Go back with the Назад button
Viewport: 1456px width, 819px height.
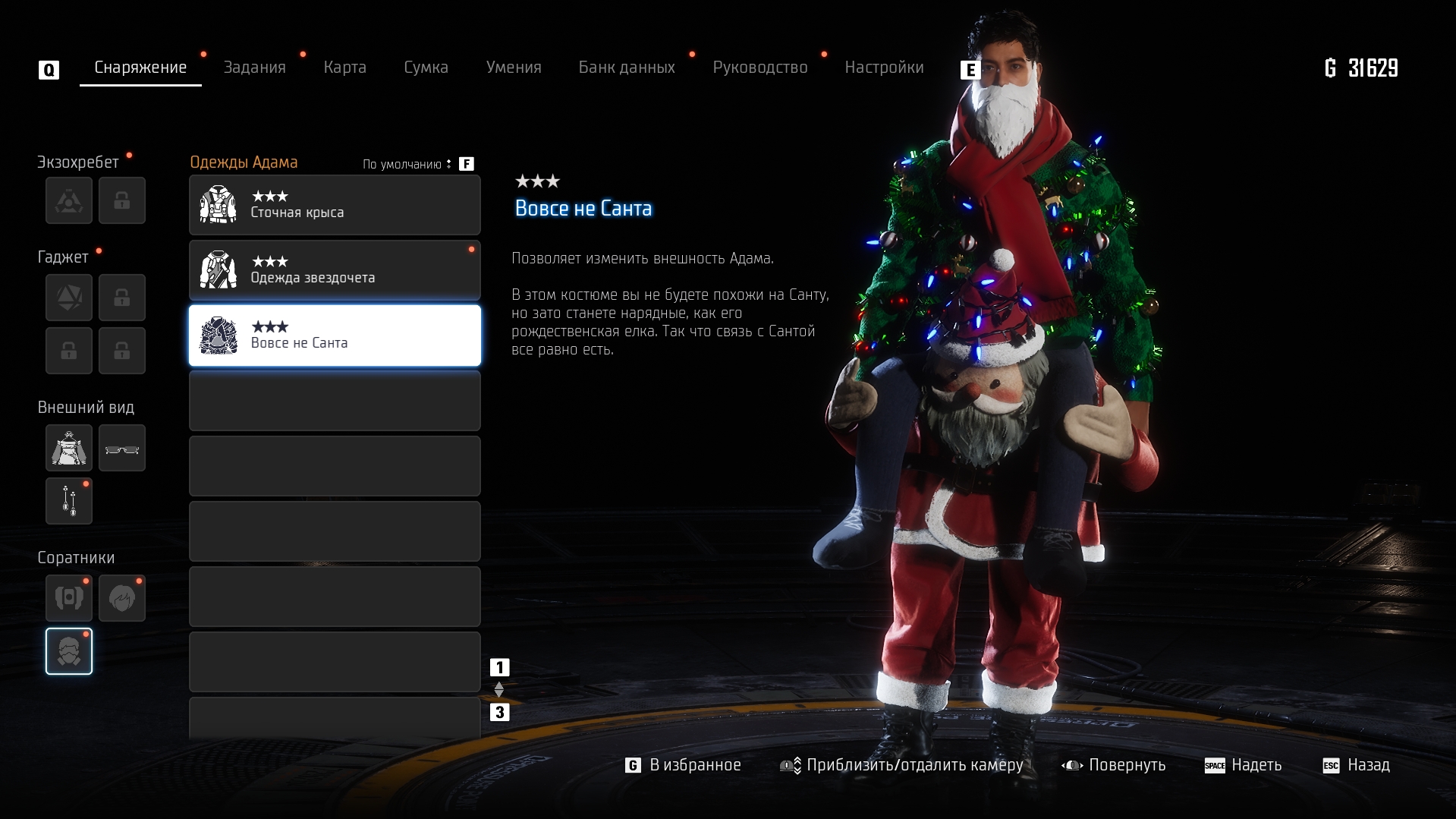tap(1357, 765)
